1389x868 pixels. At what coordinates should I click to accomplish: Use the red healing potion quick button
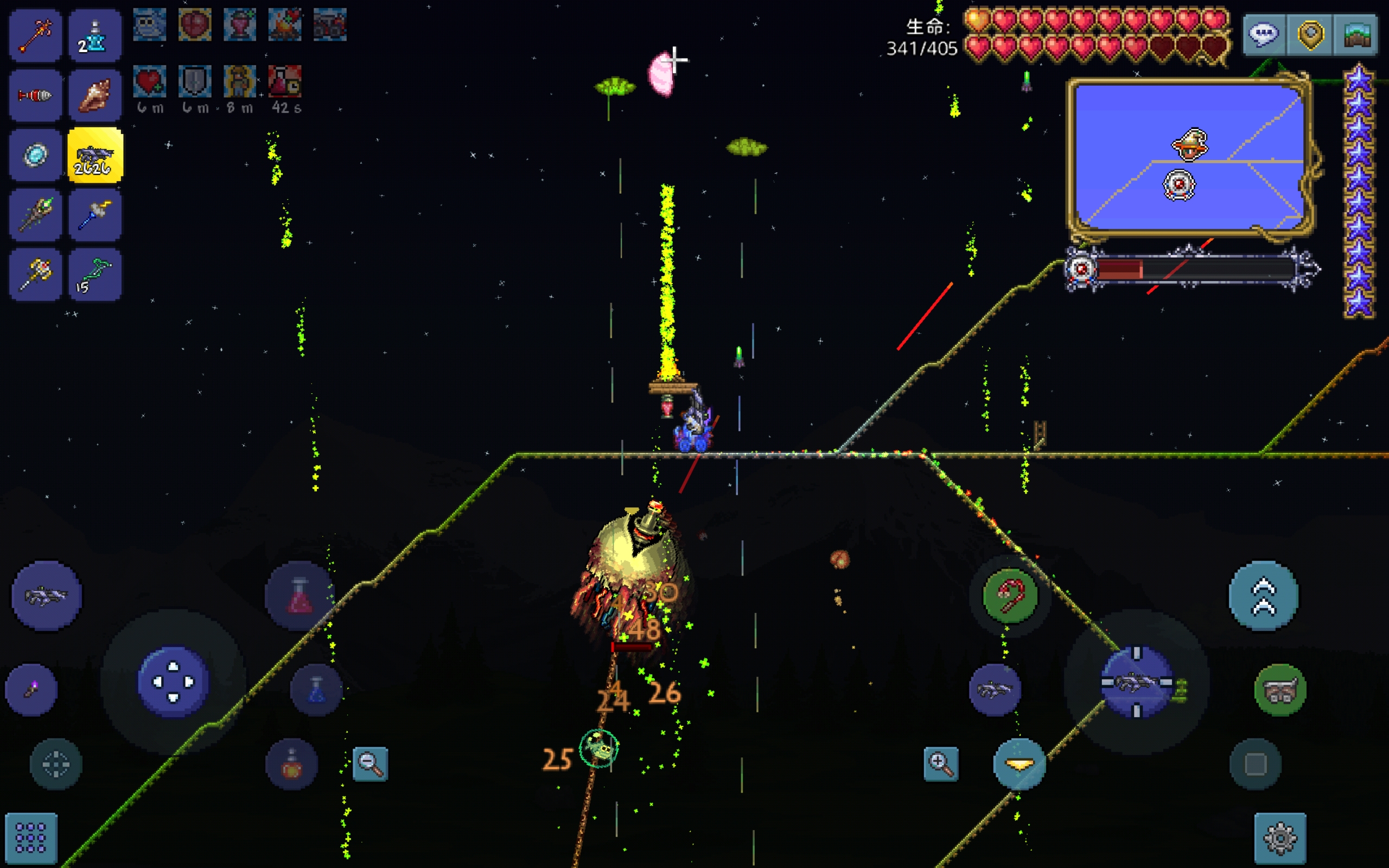point(300,596)
